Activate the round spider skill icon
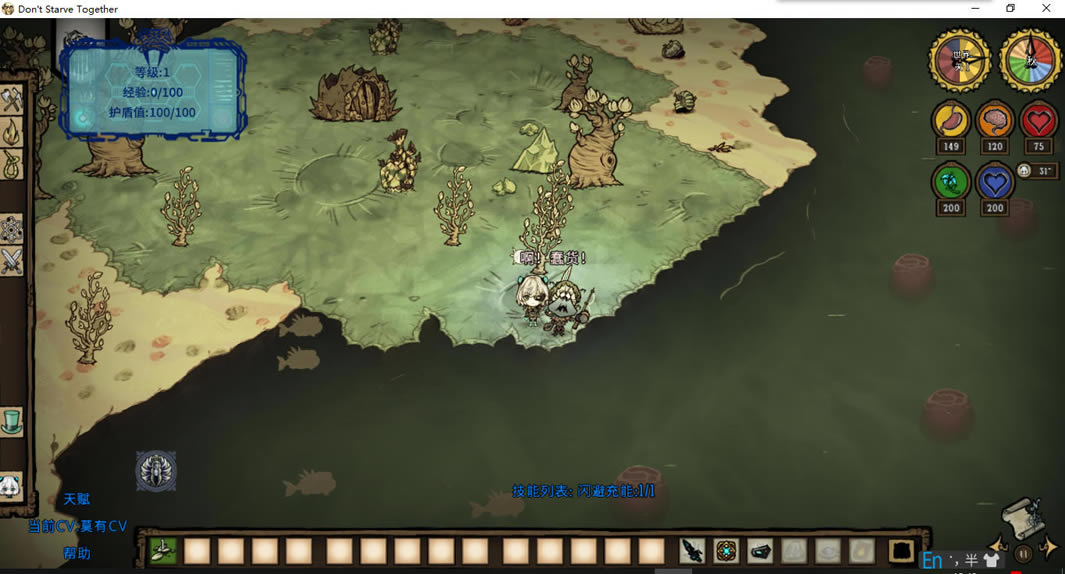This screenshot has width=1065, height=574. tap(156, 471)
